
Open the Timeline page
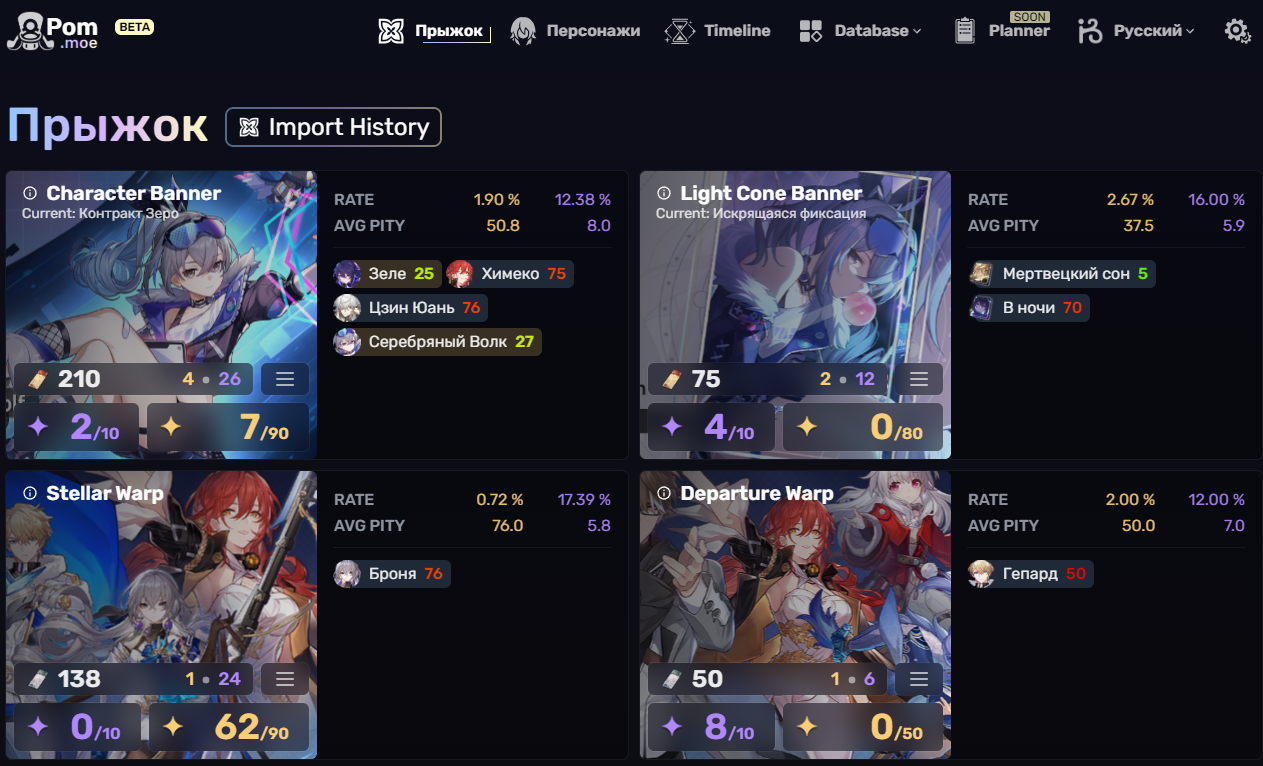718,31
